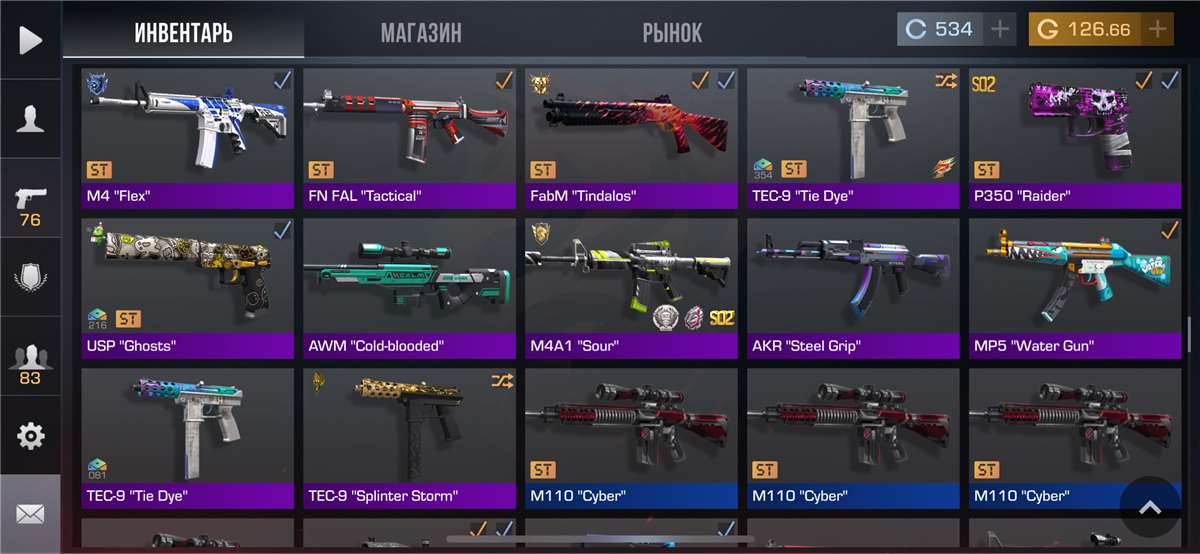Select the TEC-9 "Splinter Storm" skin

pyautogui.click(x=410, y=438)
